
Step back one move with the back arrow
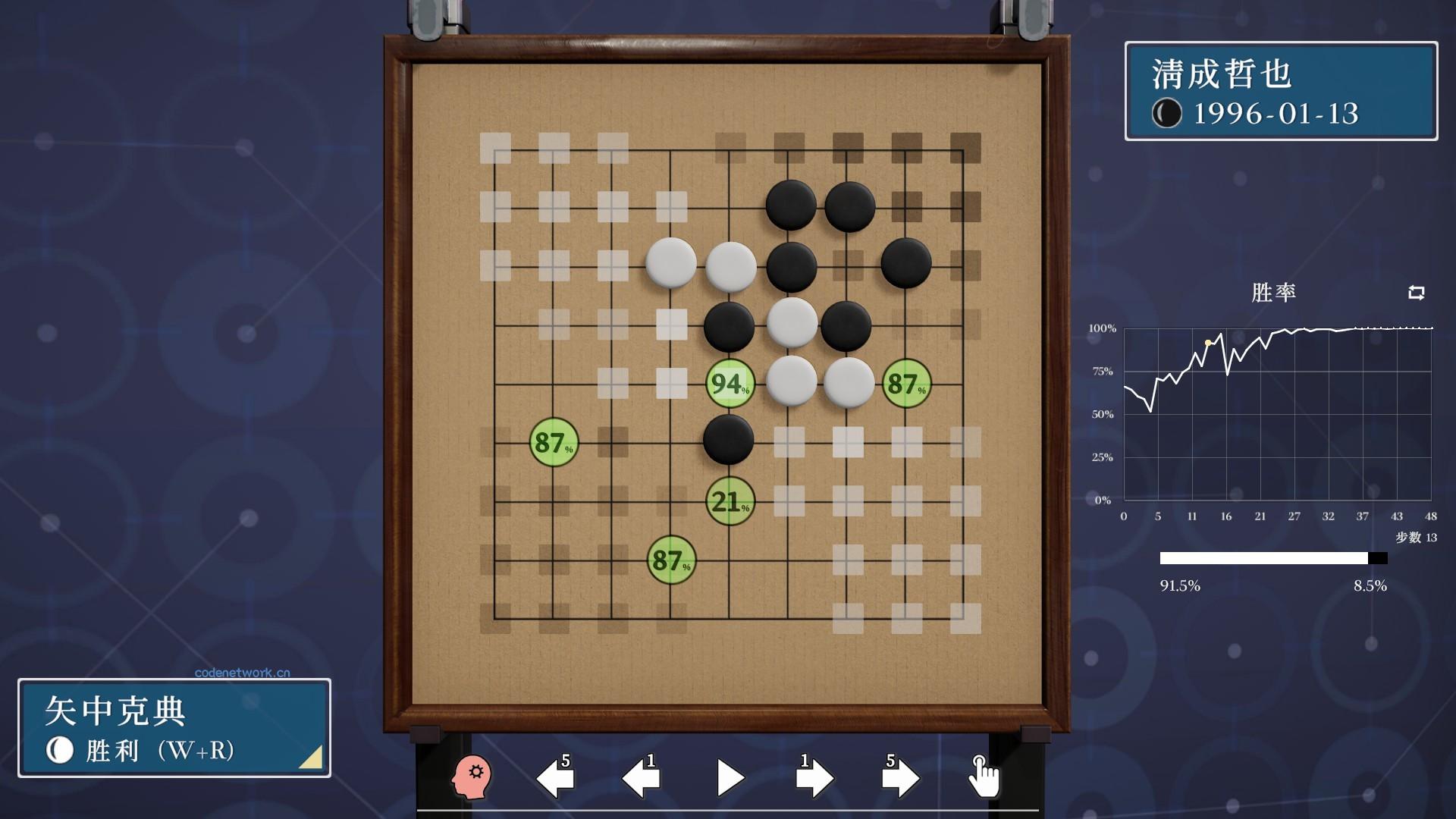point(641,775)
